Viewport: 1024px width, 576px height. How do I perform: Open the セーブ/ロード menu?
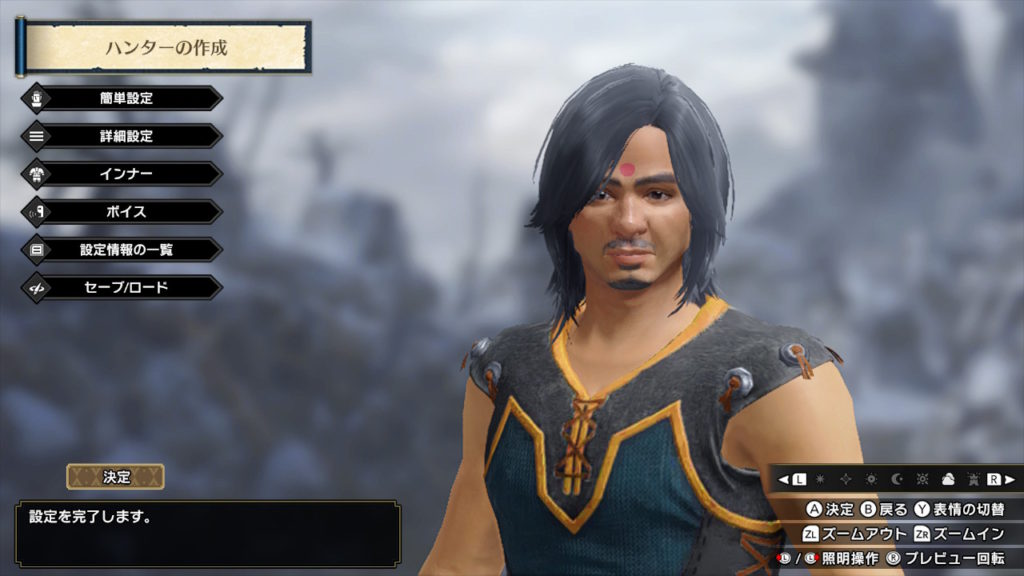coord(125,288)
